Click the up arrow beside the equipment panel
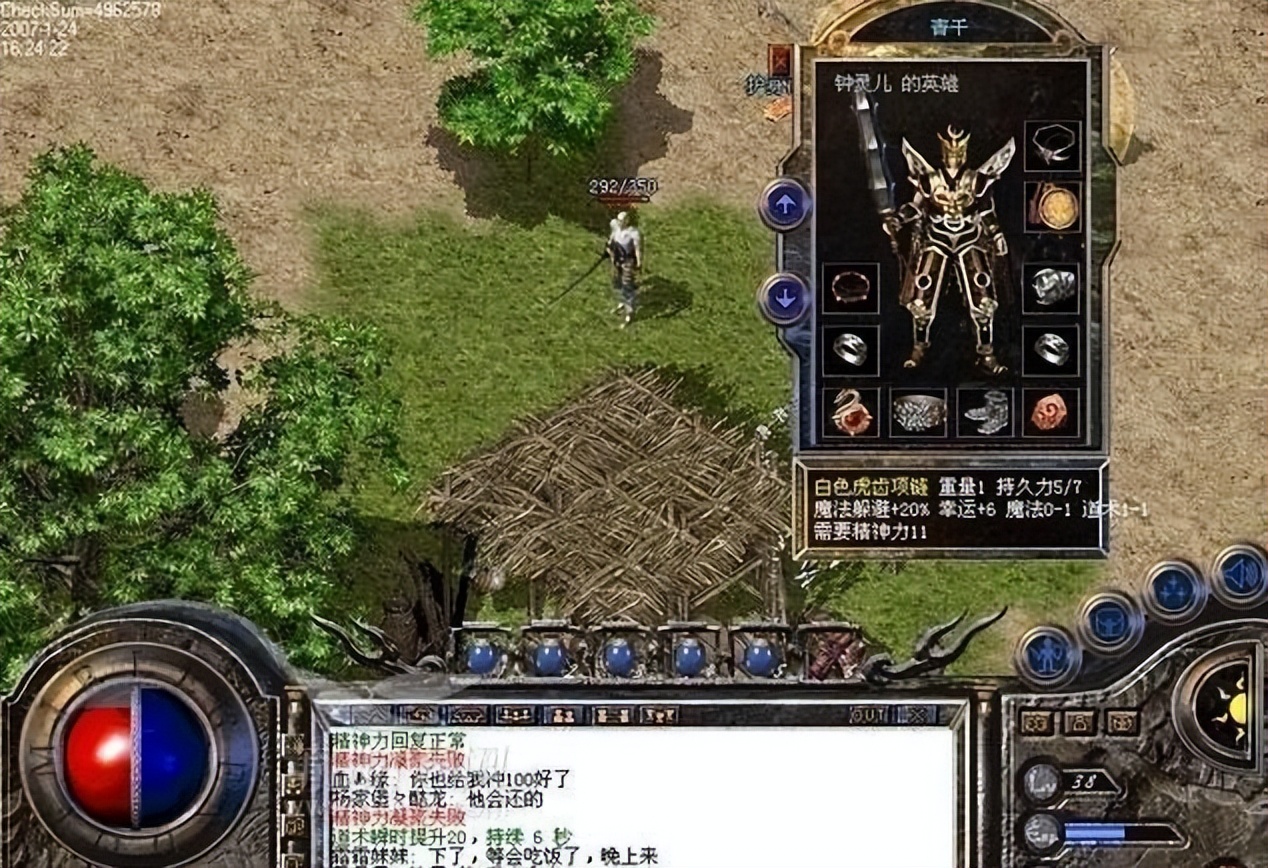 pyautogui.click(x=785, y=205)
